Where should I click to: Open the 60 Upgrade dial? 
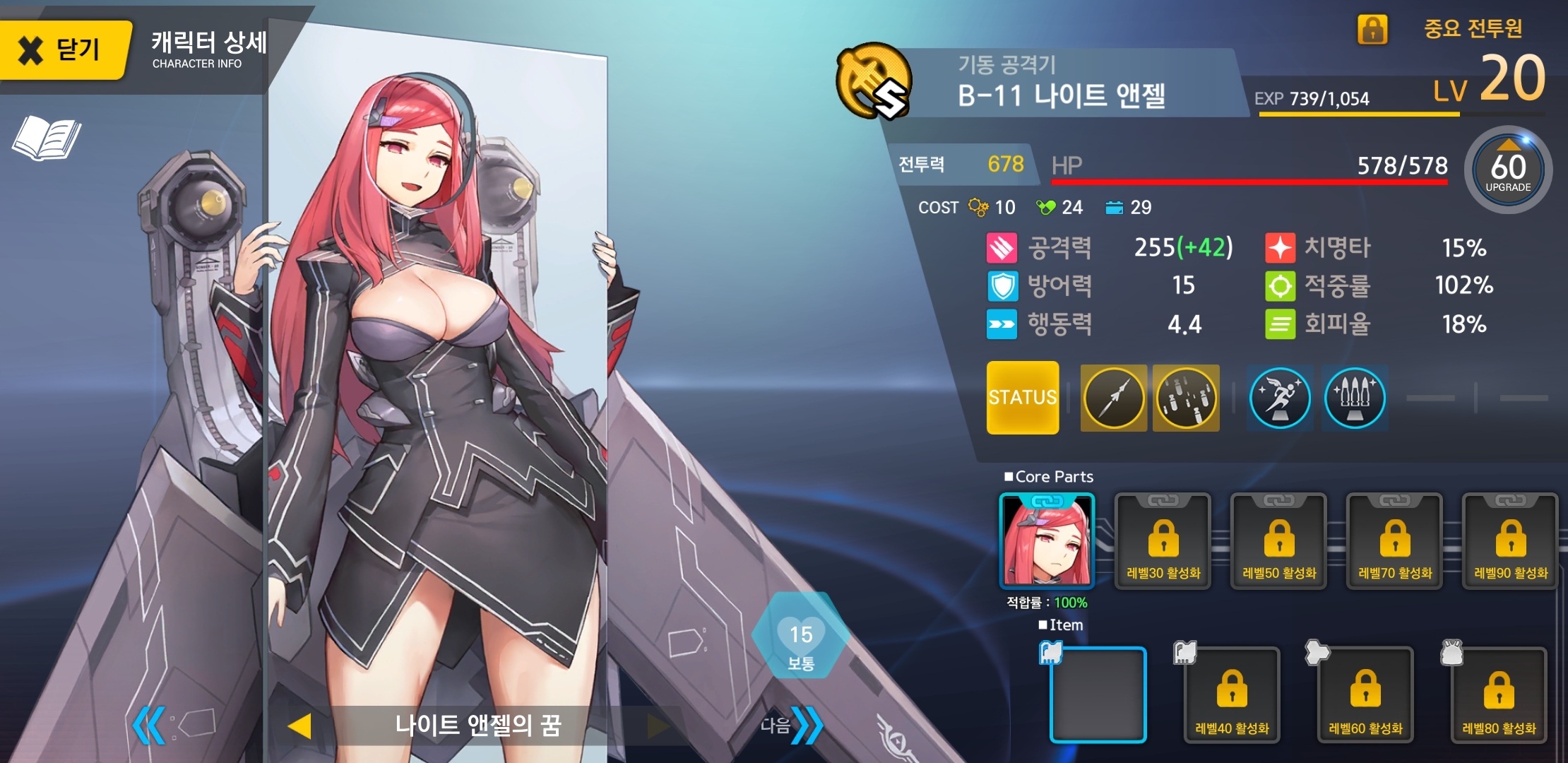pyautogui.click(x=1508, y=170)
